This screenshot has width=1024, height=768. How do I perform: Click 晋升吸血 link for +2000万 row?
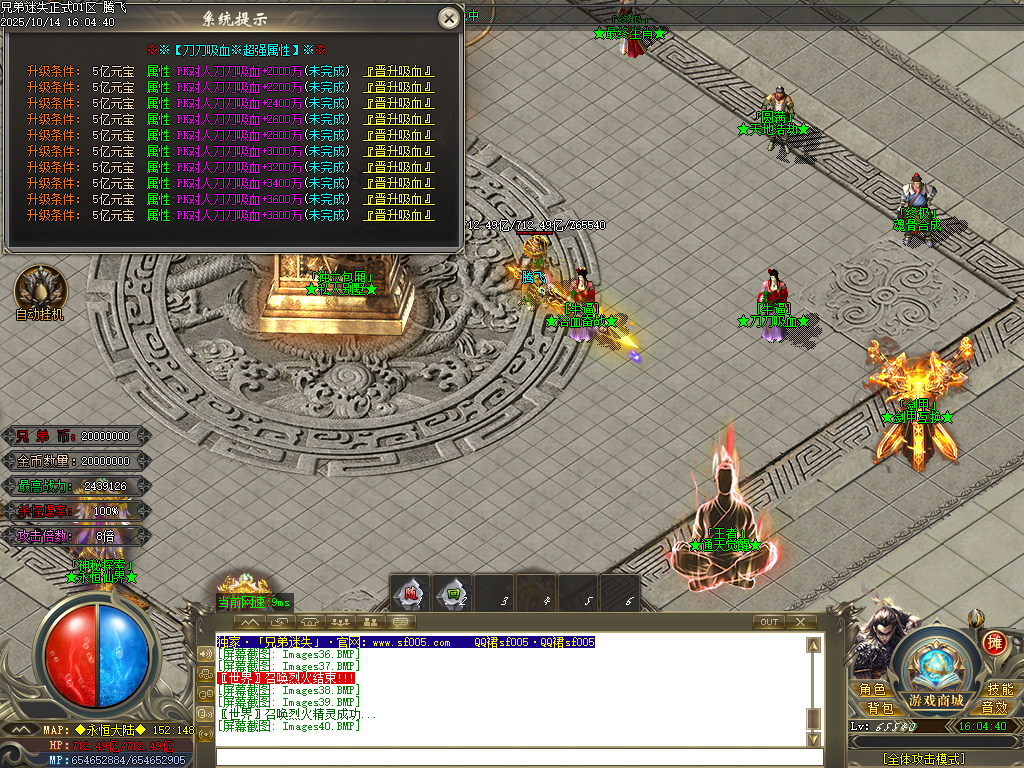click(398, 71)
